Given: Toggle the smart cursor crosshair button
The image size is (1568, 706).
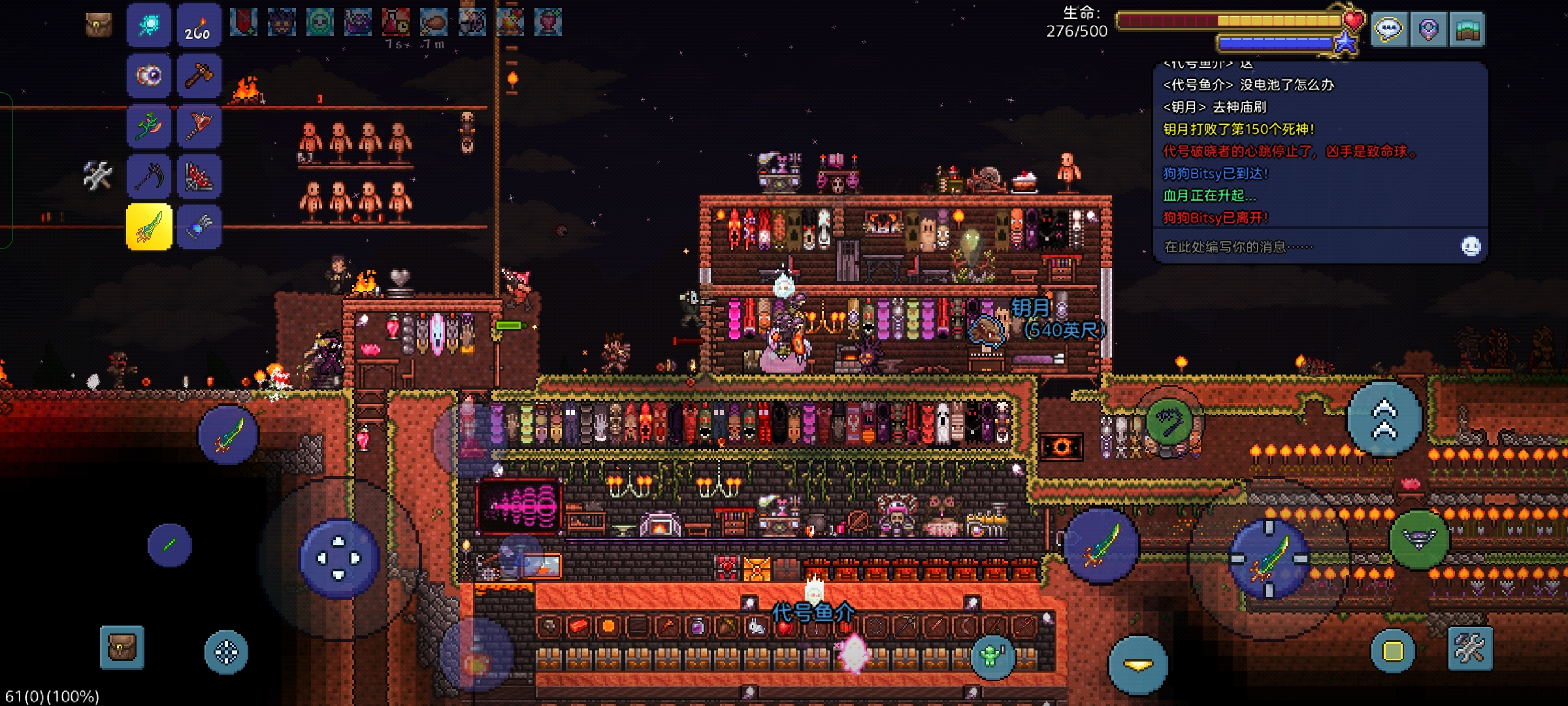Looking at the screenshot, I should point(226,652).
